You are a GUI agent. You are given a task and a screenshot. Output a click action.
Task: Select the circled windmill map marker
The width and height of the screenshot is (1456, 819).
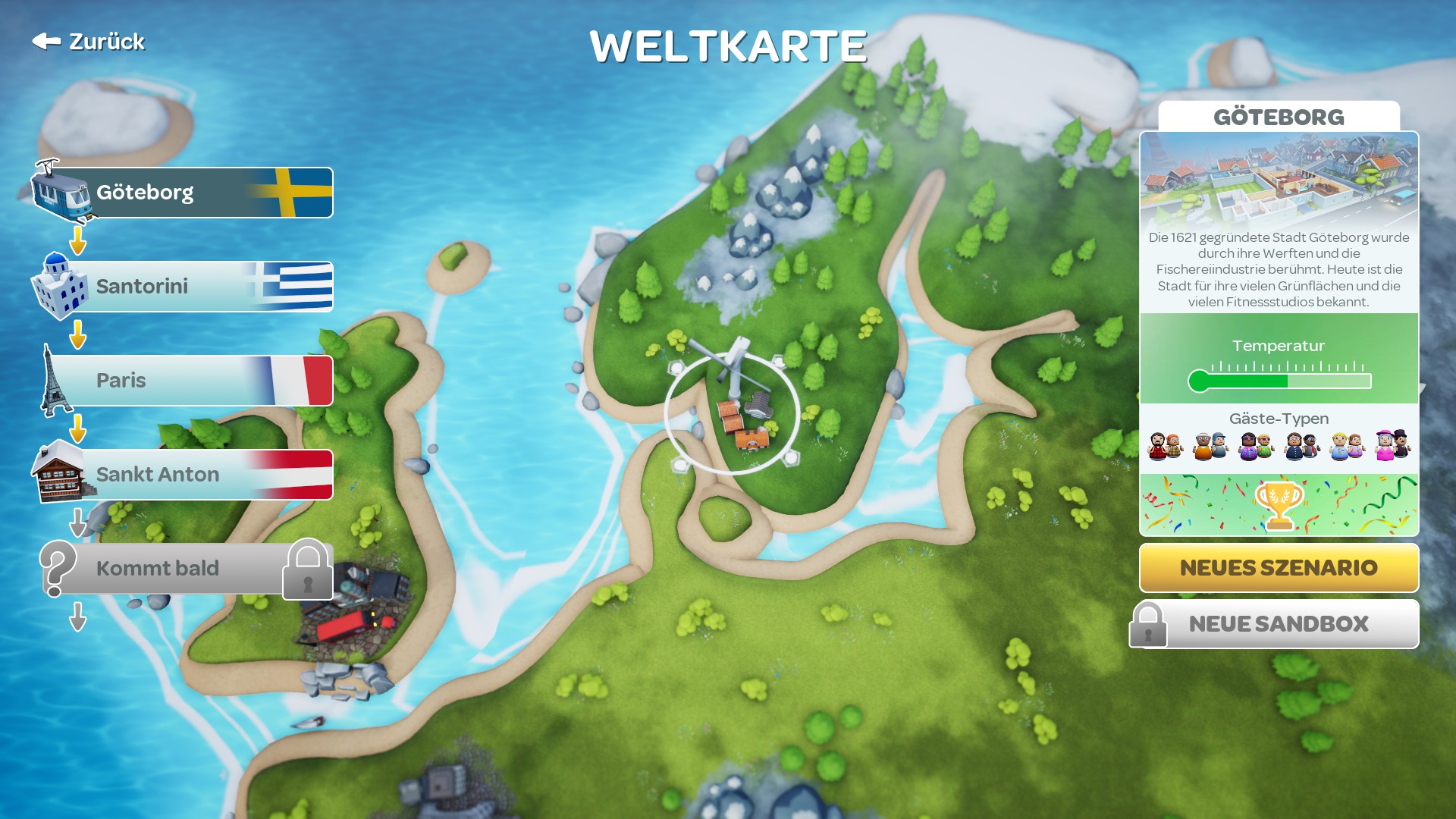733,413
